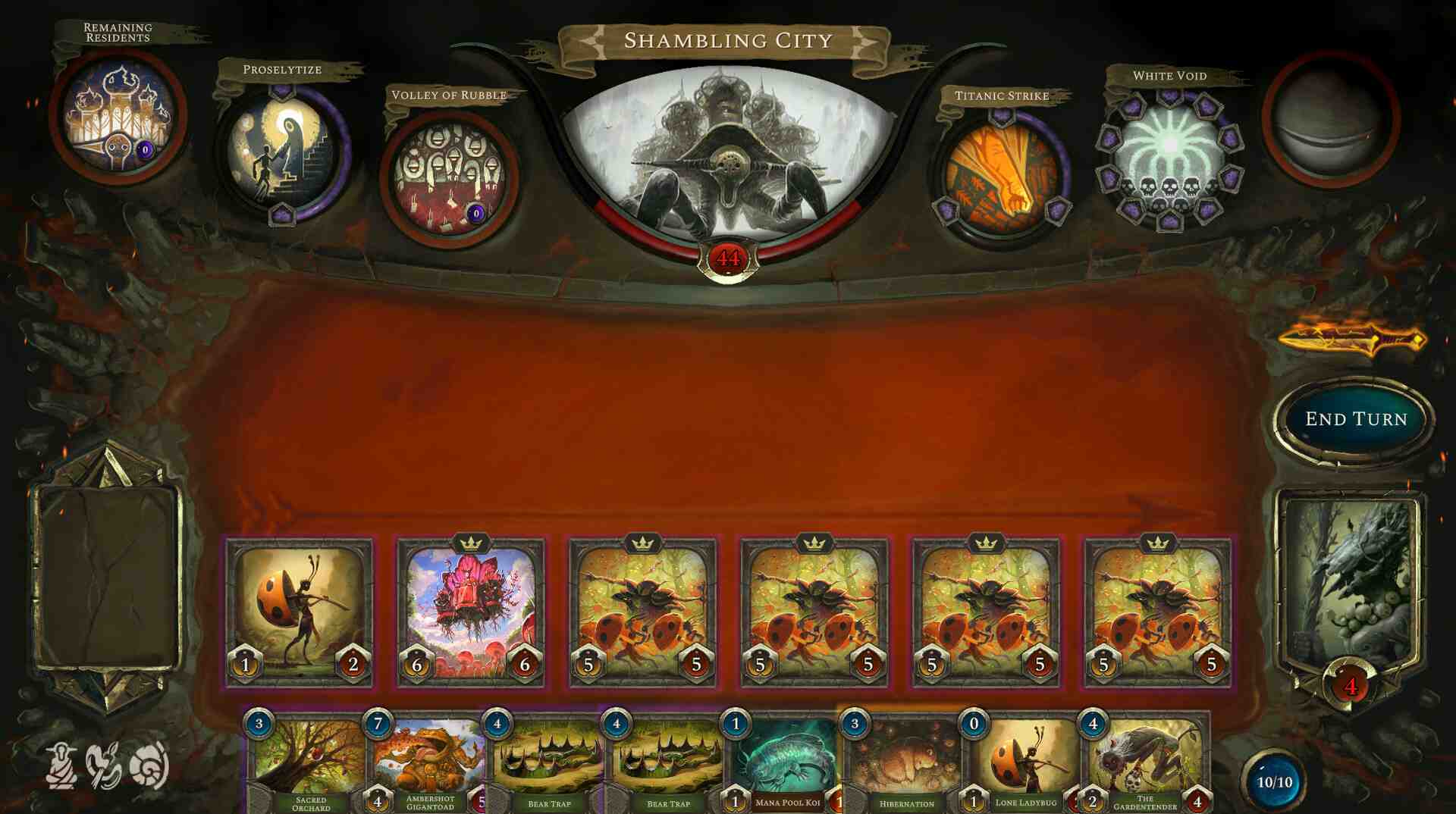
Task: Click the meditating figure status icon
Action: point(61,765)
